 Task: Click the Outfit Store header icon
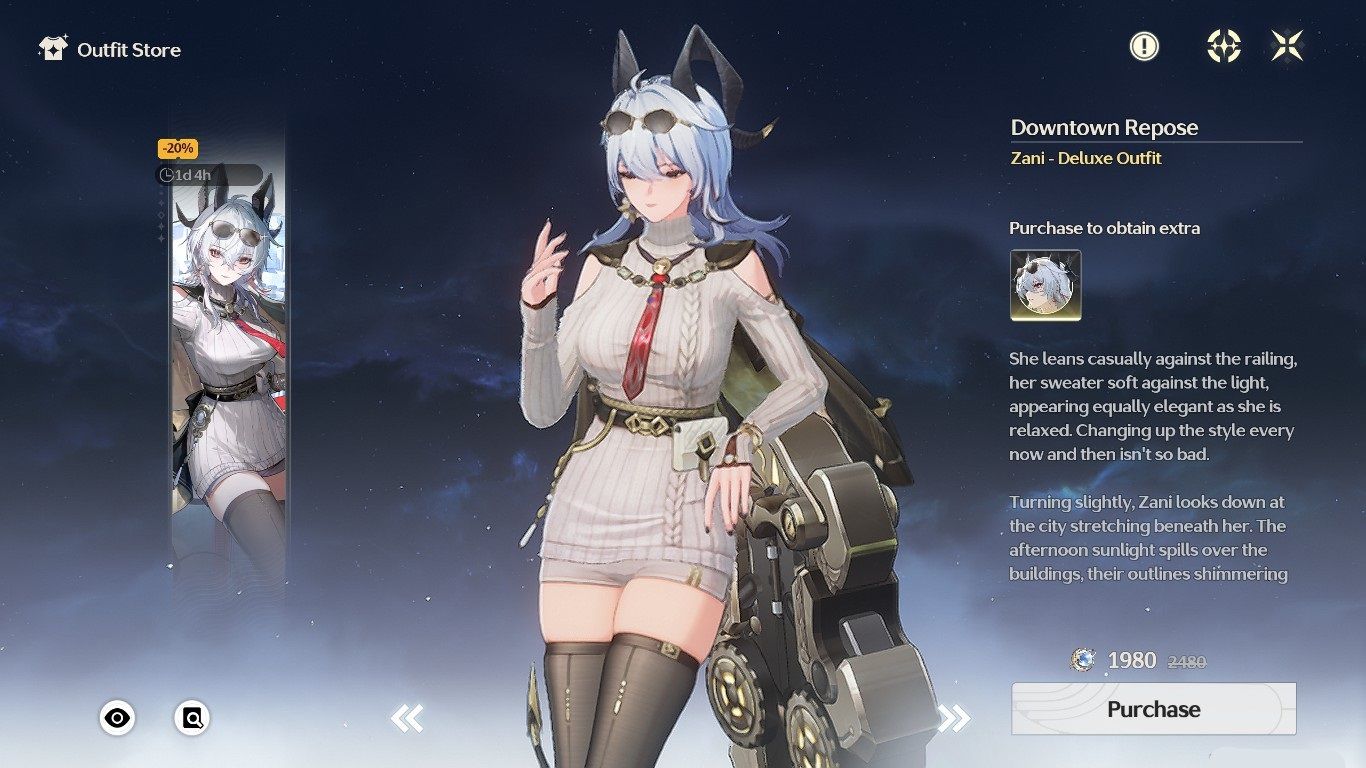pyautogui.click(x=52, y=49)
